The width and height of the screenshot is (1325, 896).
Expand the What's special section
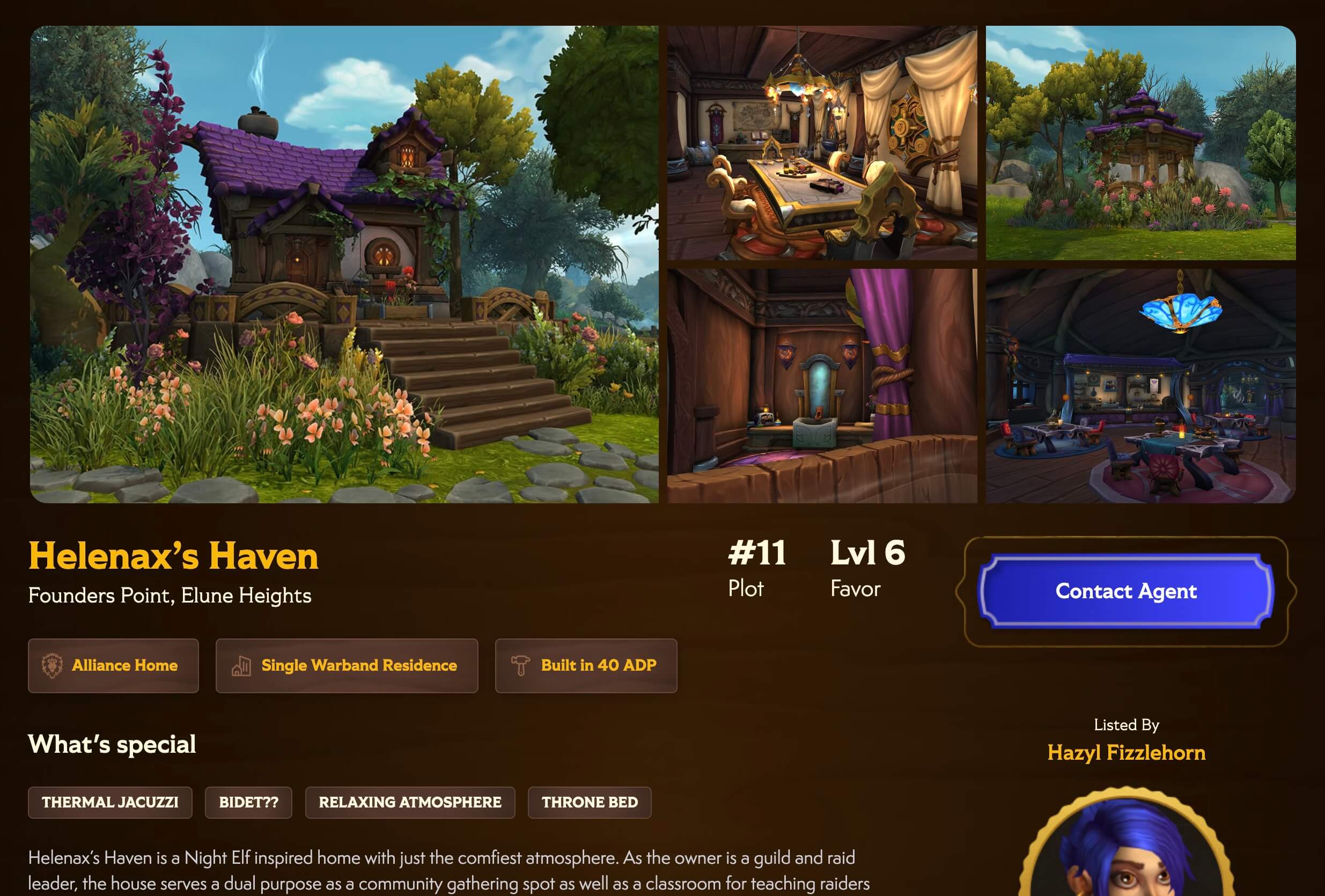pyautogui.click(x=112, y=744)
